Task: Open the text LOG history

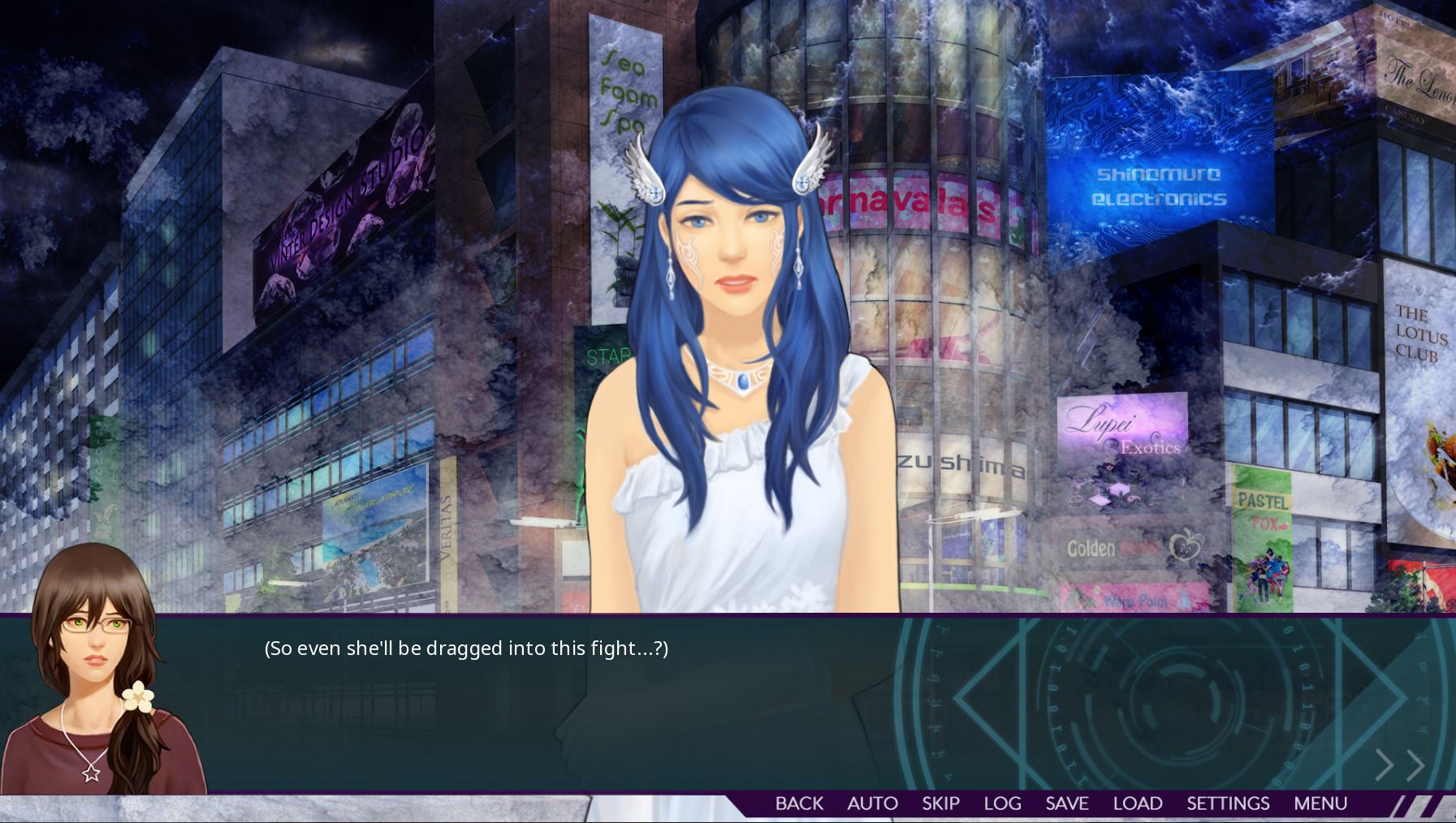Action: pos(1002,804)
